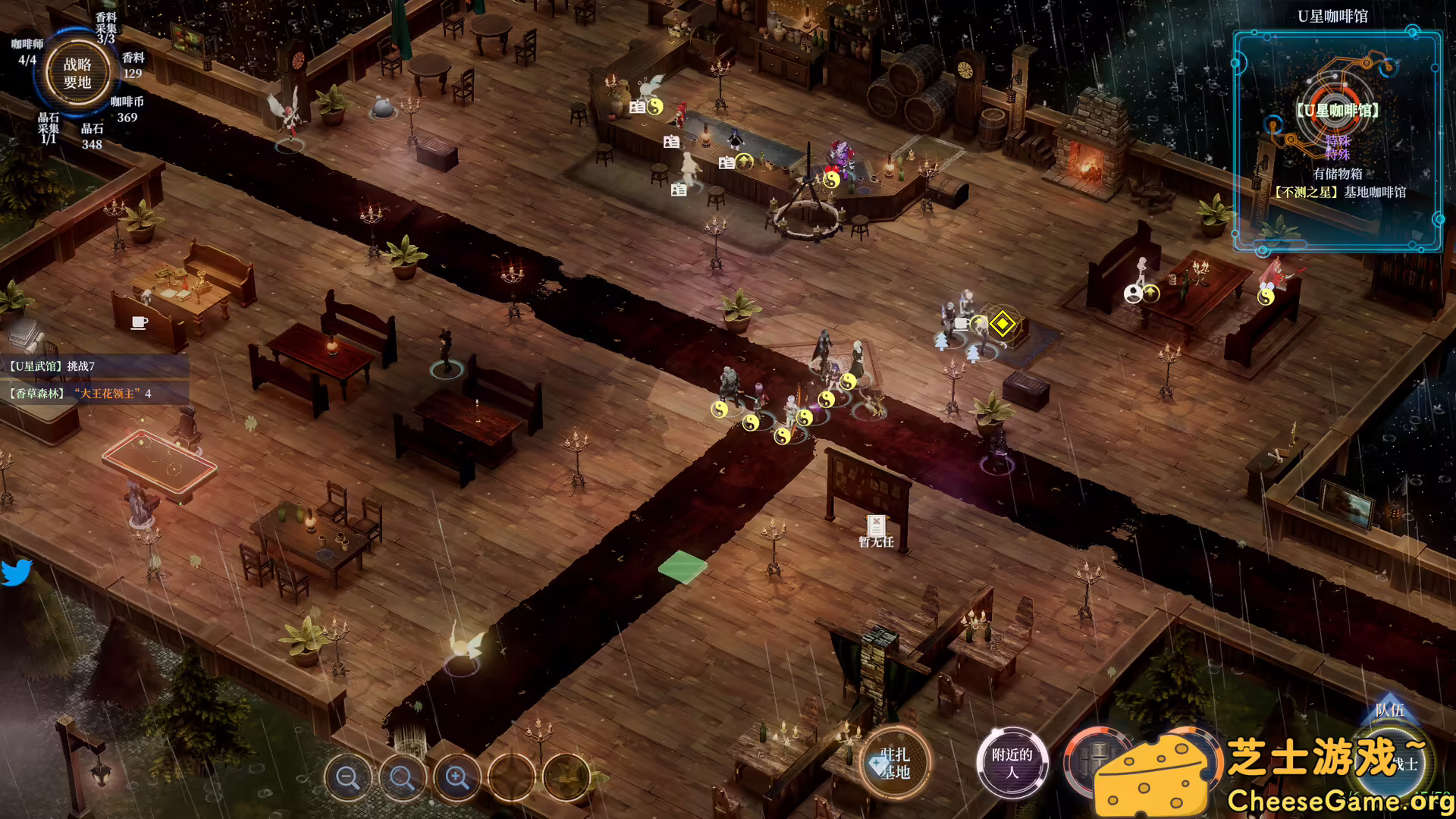Viewport: 1456px width, 819px height.
Task: Select the 驻扎基地 station base button
Action: [x=895, y=764]
